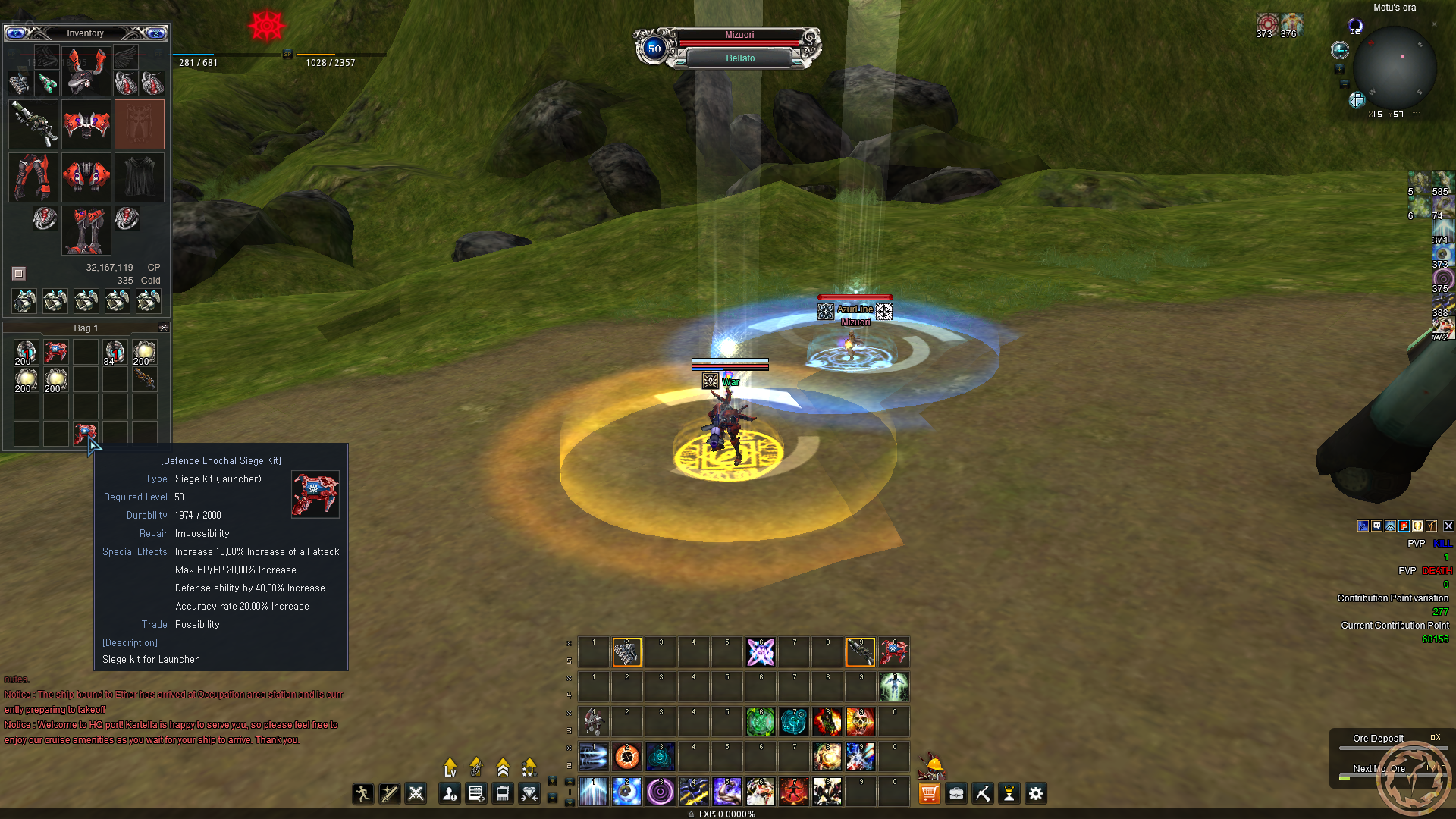Image resolution: width=1456 pixels, height=819 pixels.
Task: Use the purple spiral ring skill
Action: tap(661, 792)
